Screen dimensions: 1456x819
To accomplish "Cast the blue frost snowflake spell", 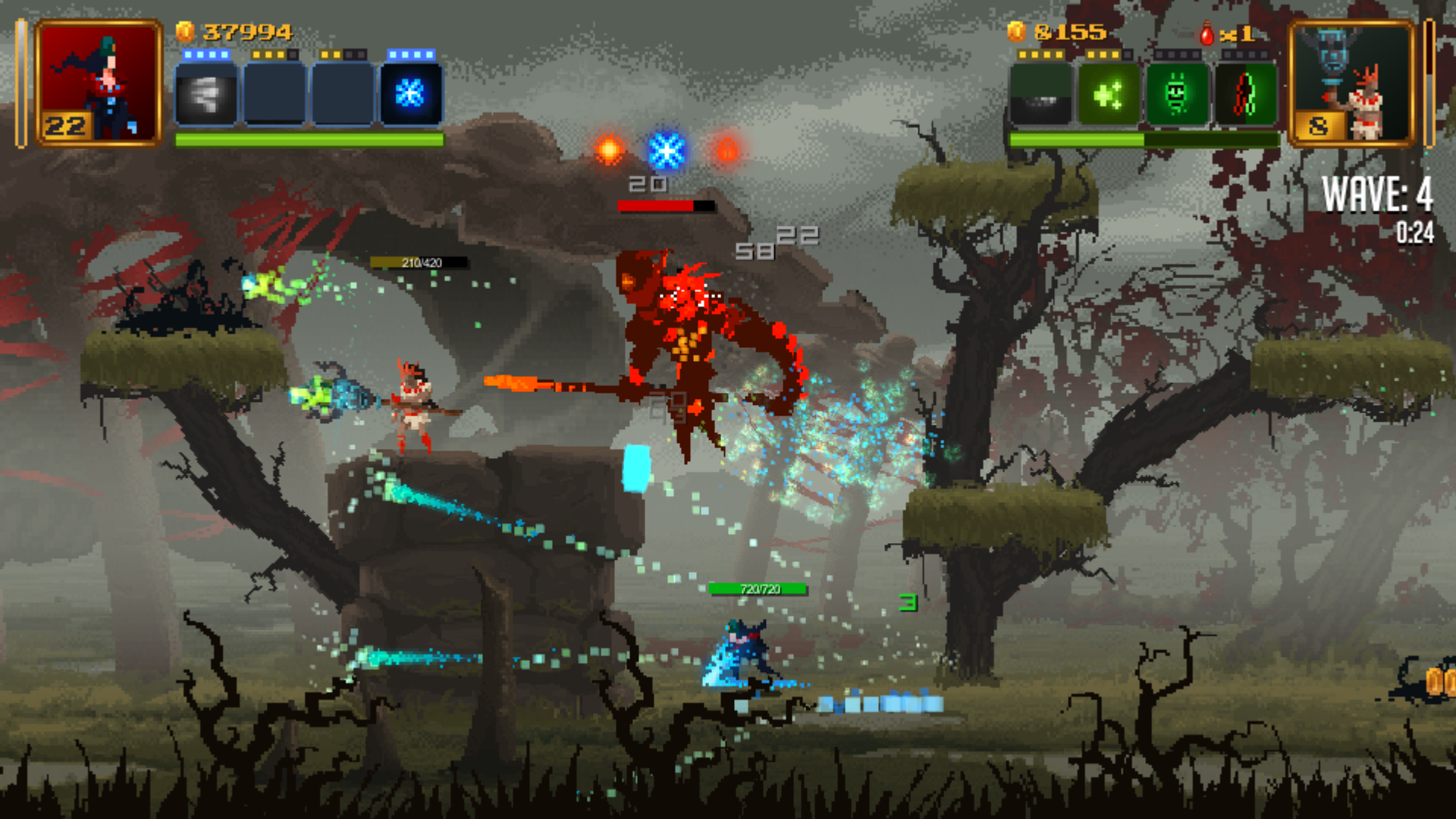I will 410,94.
